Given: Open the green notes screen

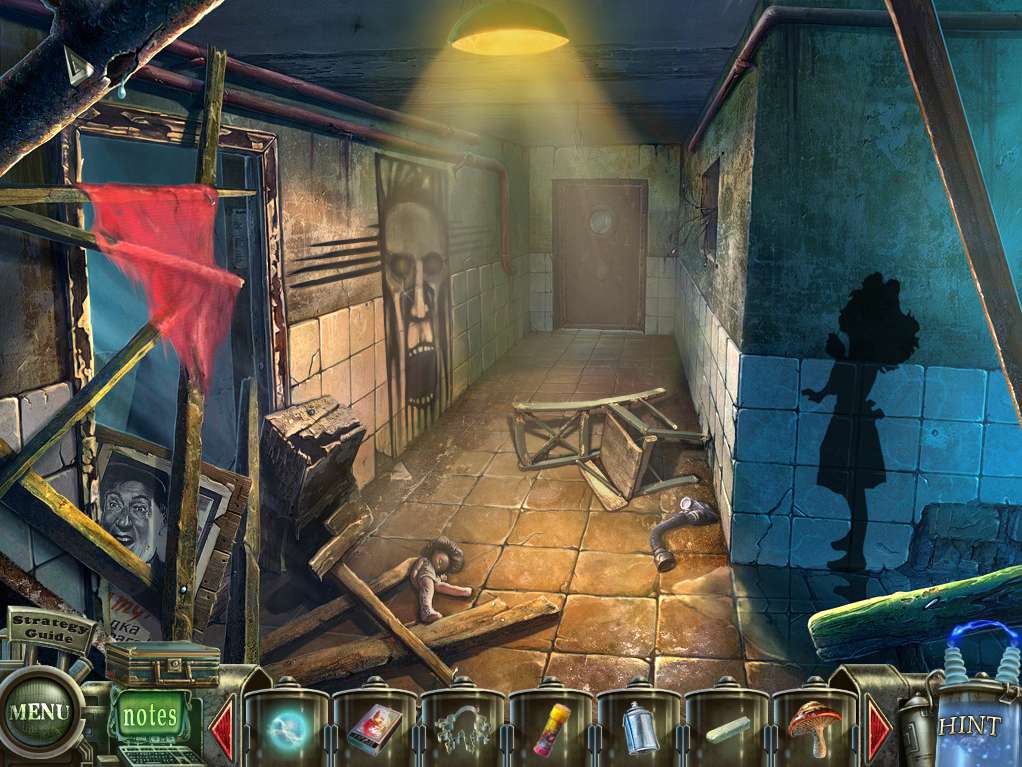Looking at the screenshot, I should coord(151,716).
